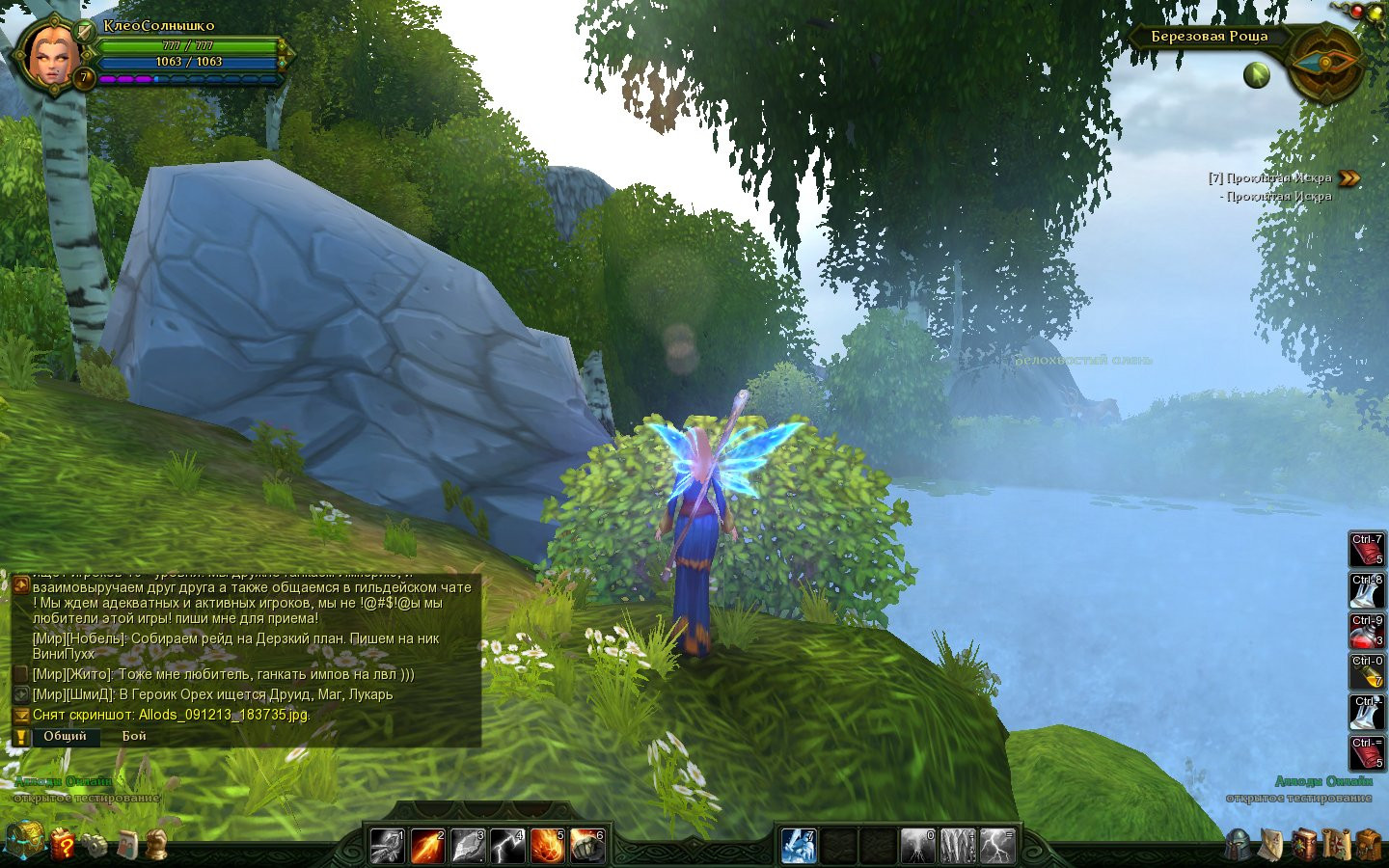This screenshot has height=868, width=1389.
Task: Activate the fire arrow ability in slot 2
Action: click(427, 846)
